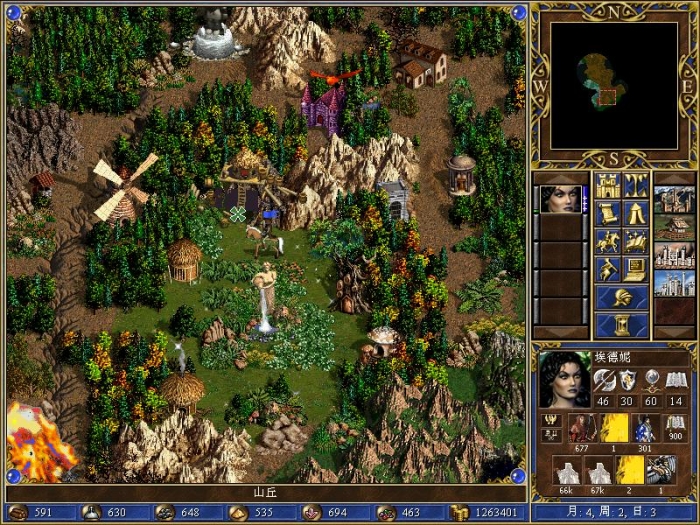Image resolution: width=700 pixels, height=525 pixels.
Task: Select the town thumbnail with wooden hall on grass
Action: click(x=673, y=228)
